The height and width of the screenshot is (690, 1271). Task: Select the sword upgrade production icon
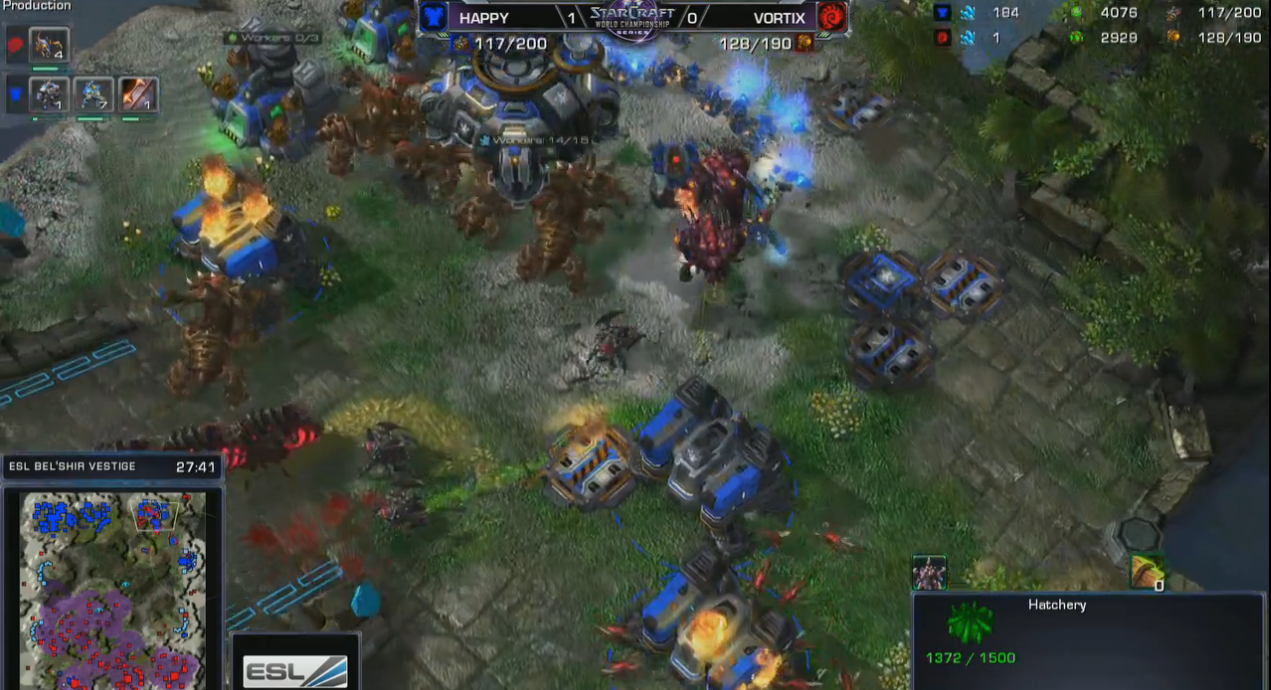pos(139,95)
